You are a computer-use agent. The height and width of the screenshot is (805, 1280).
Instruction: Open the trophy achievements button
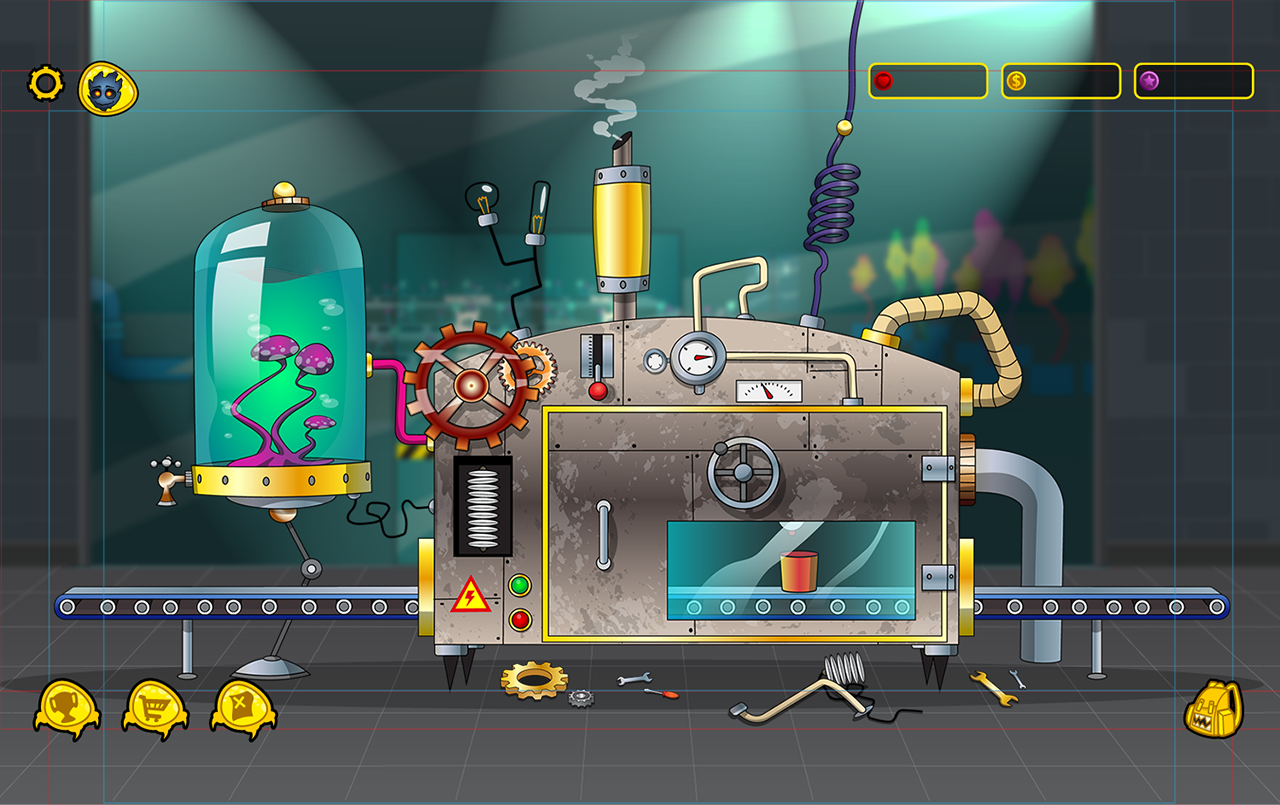(66, 707)
